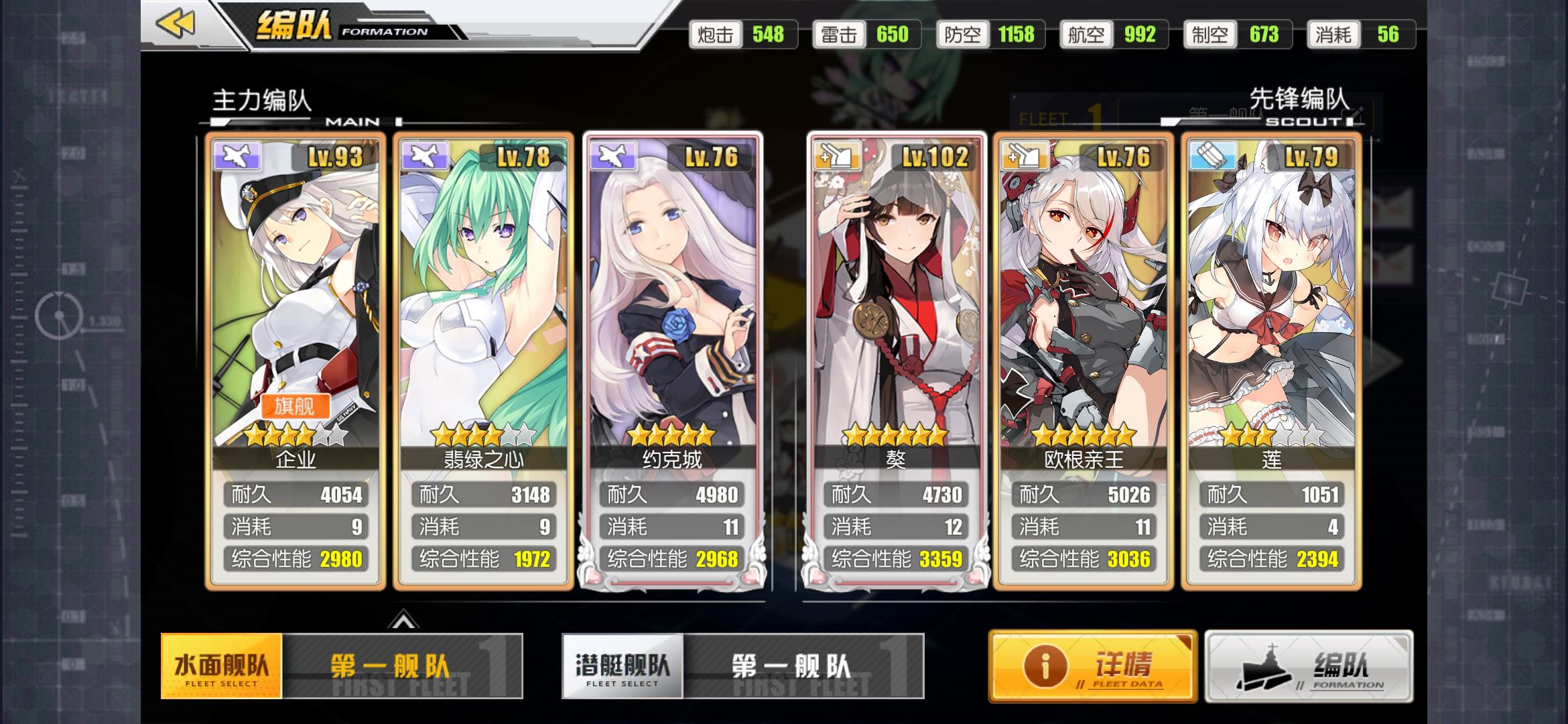Screen dimensions: 1568x724
Task: Open the submarine fleet (潜艇舰队) selector
Action: pos(623,666)
